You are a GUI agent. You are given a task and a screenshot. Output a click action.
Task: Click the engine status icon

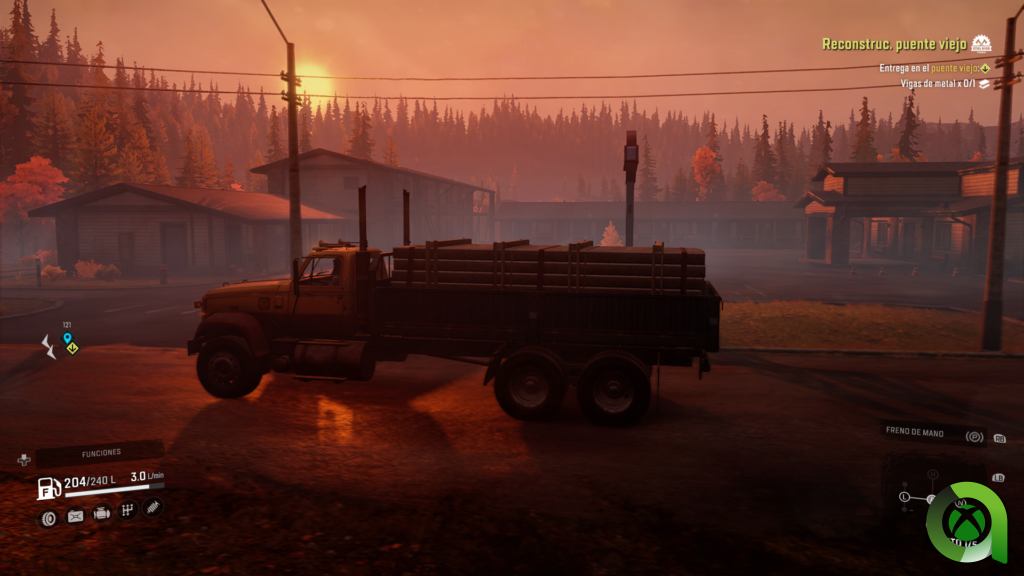(101, 514)
